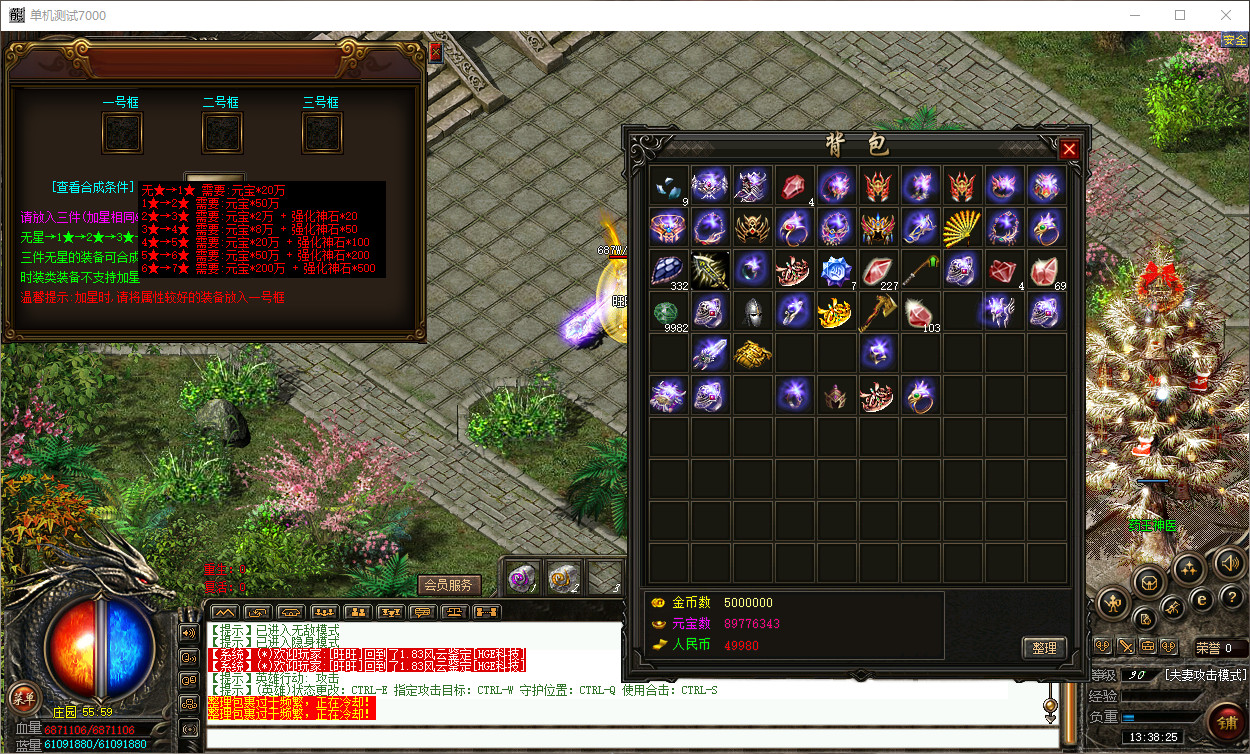Open the 会员服务 member service
This screenshot has width=1250, height=754.
click(448, 585)
